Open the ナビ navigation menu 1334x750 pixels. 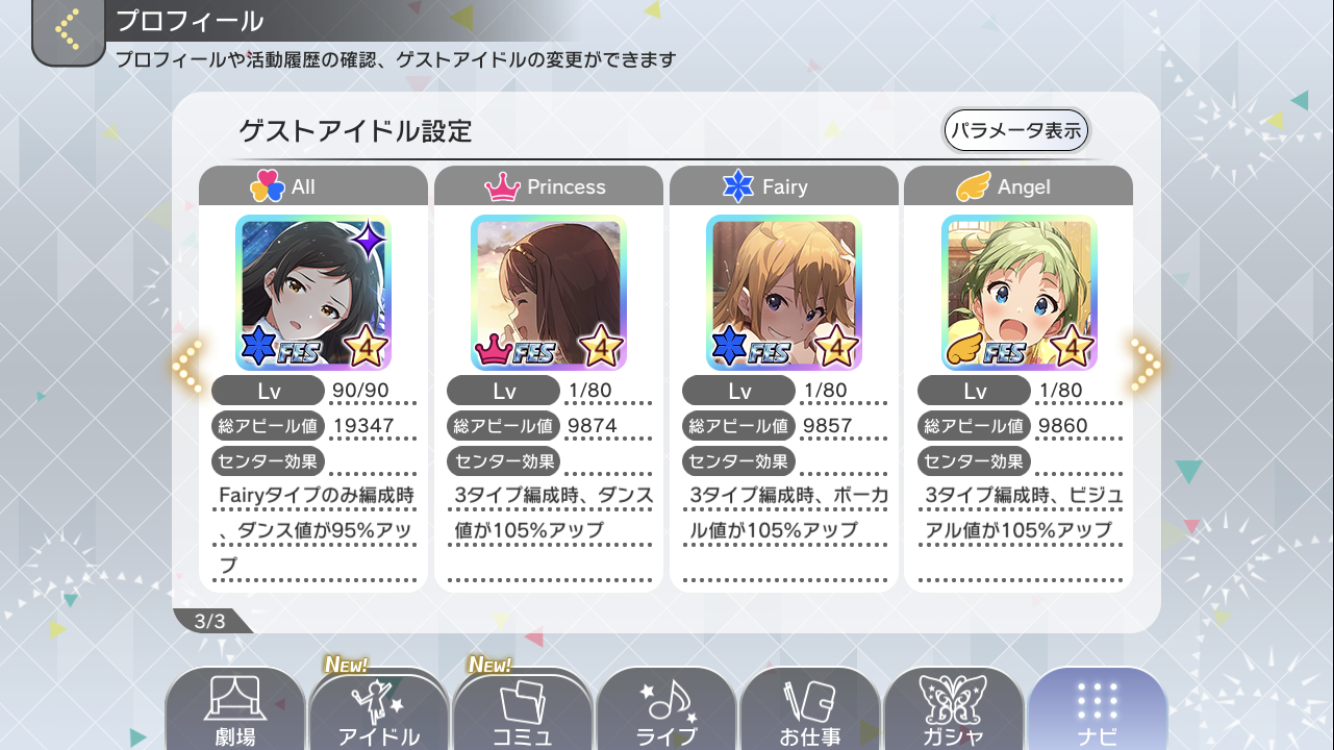point(1097,712)
